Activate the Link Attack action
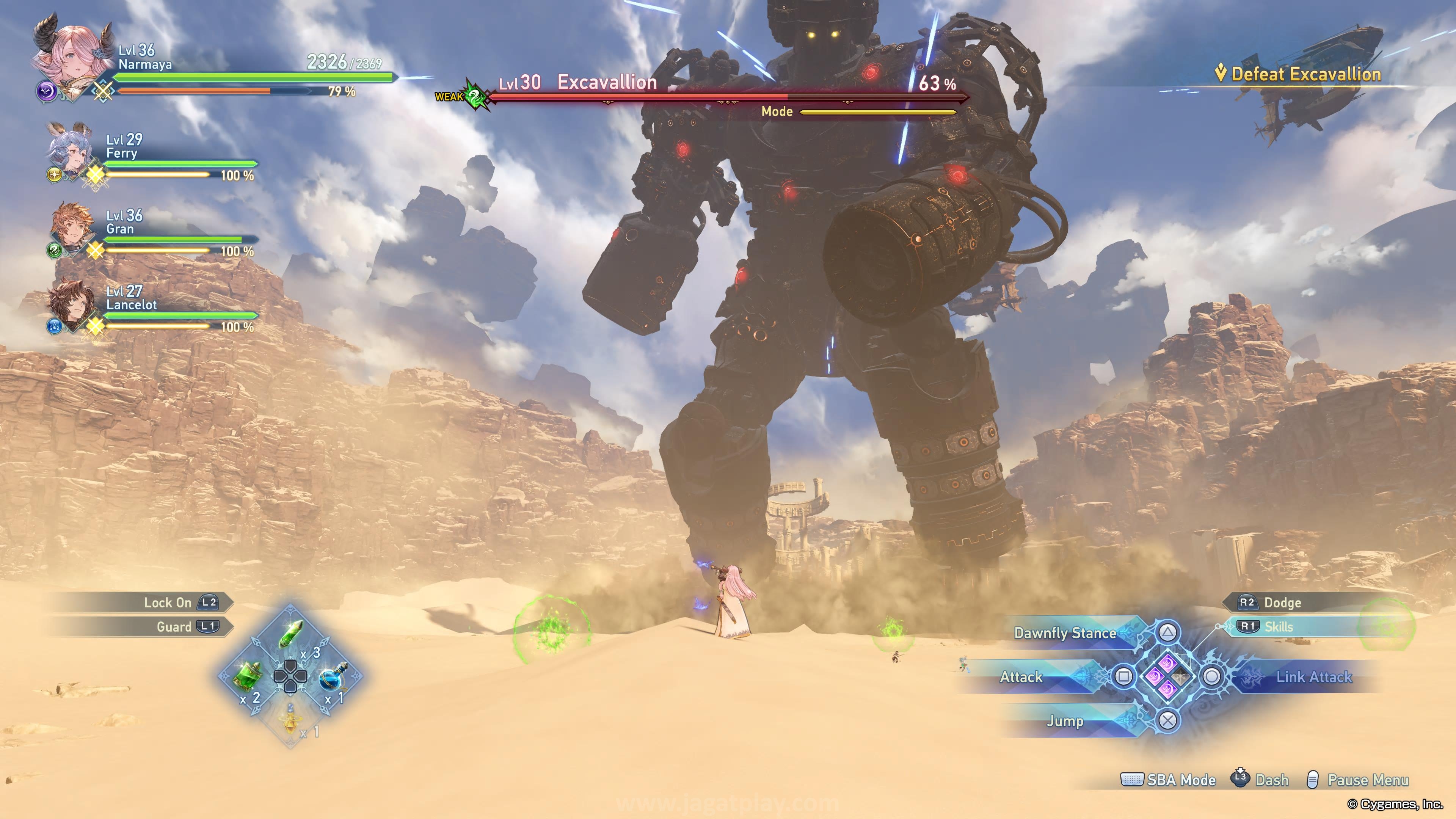This screenshot has width=1456, height=819. coord(1313,677)
